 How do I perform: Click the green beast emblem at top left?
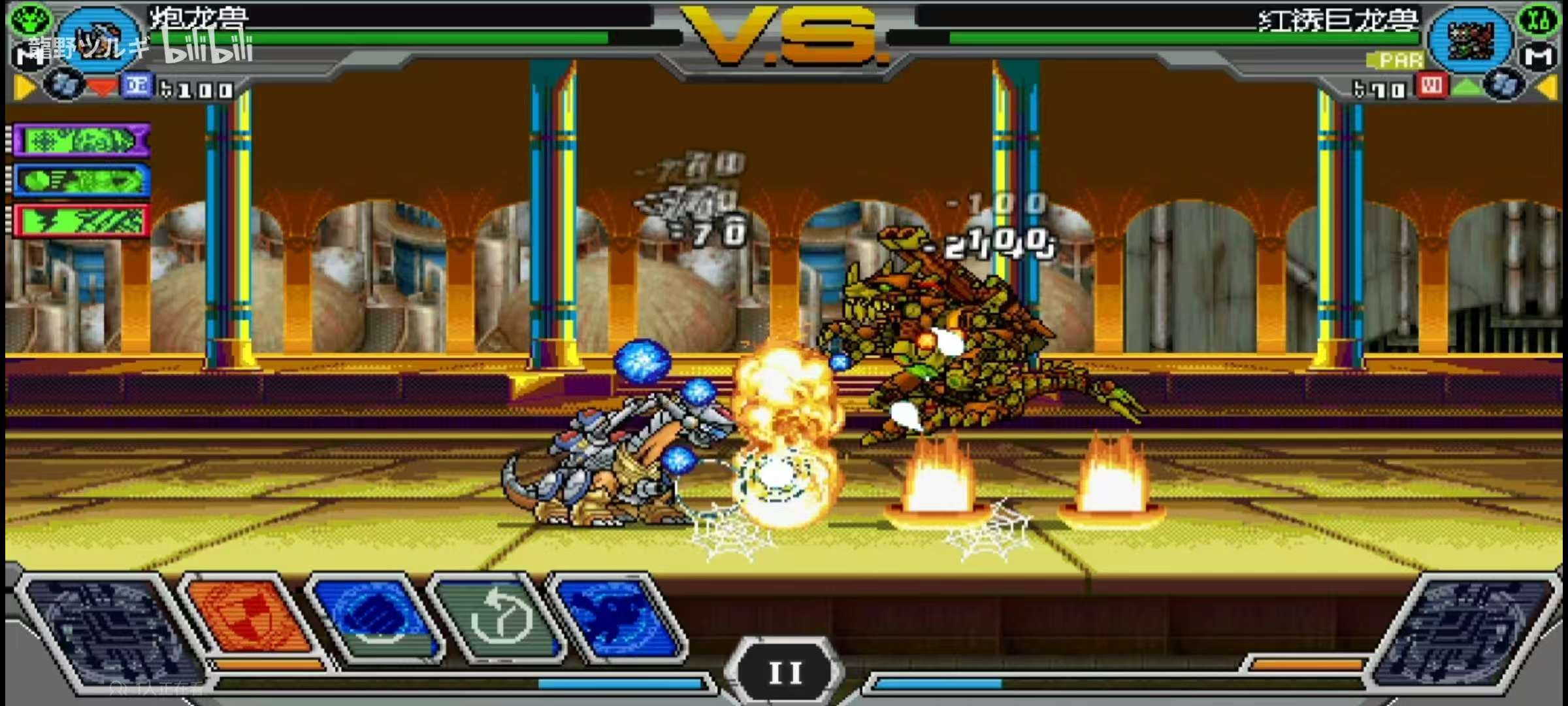click(x=29, y=18)
